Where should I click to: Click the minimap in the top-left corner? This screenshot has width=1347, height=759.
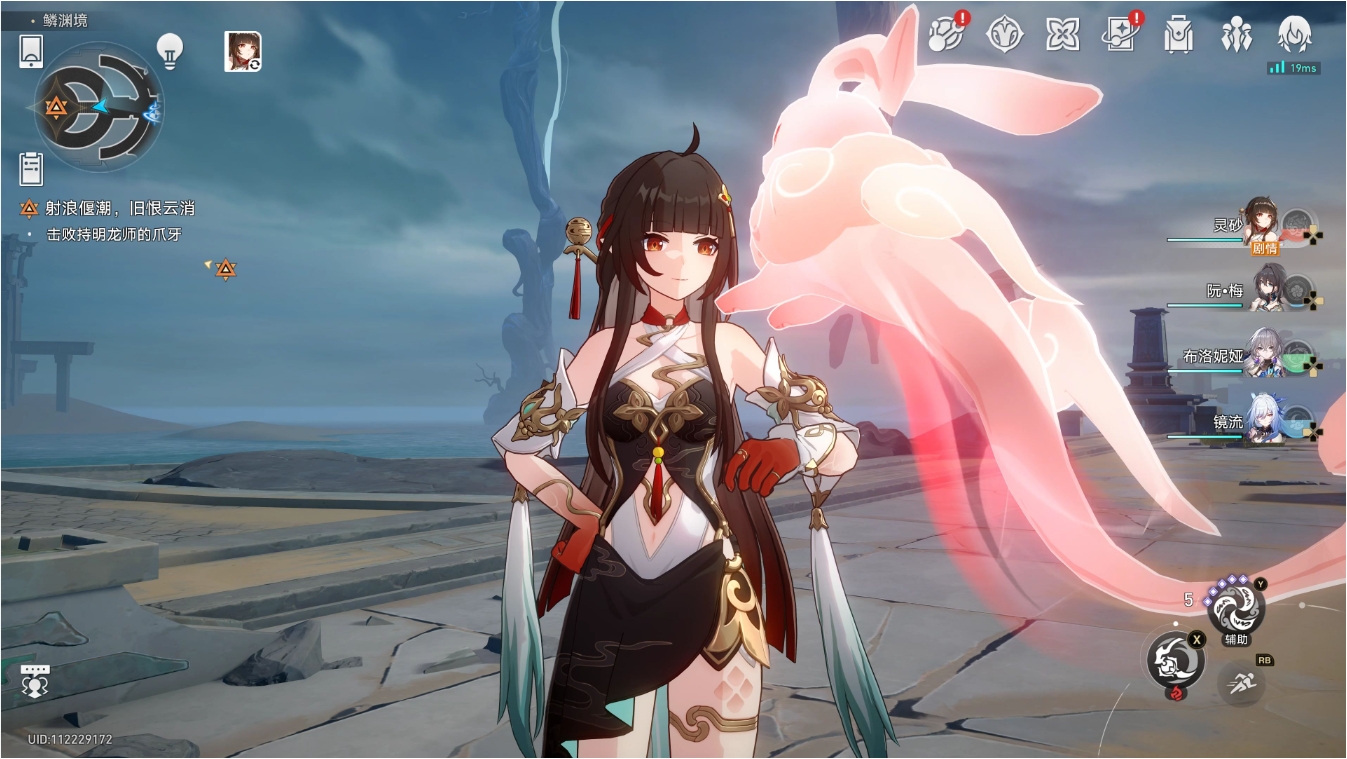pyautogui.click(x=100, y=107)
